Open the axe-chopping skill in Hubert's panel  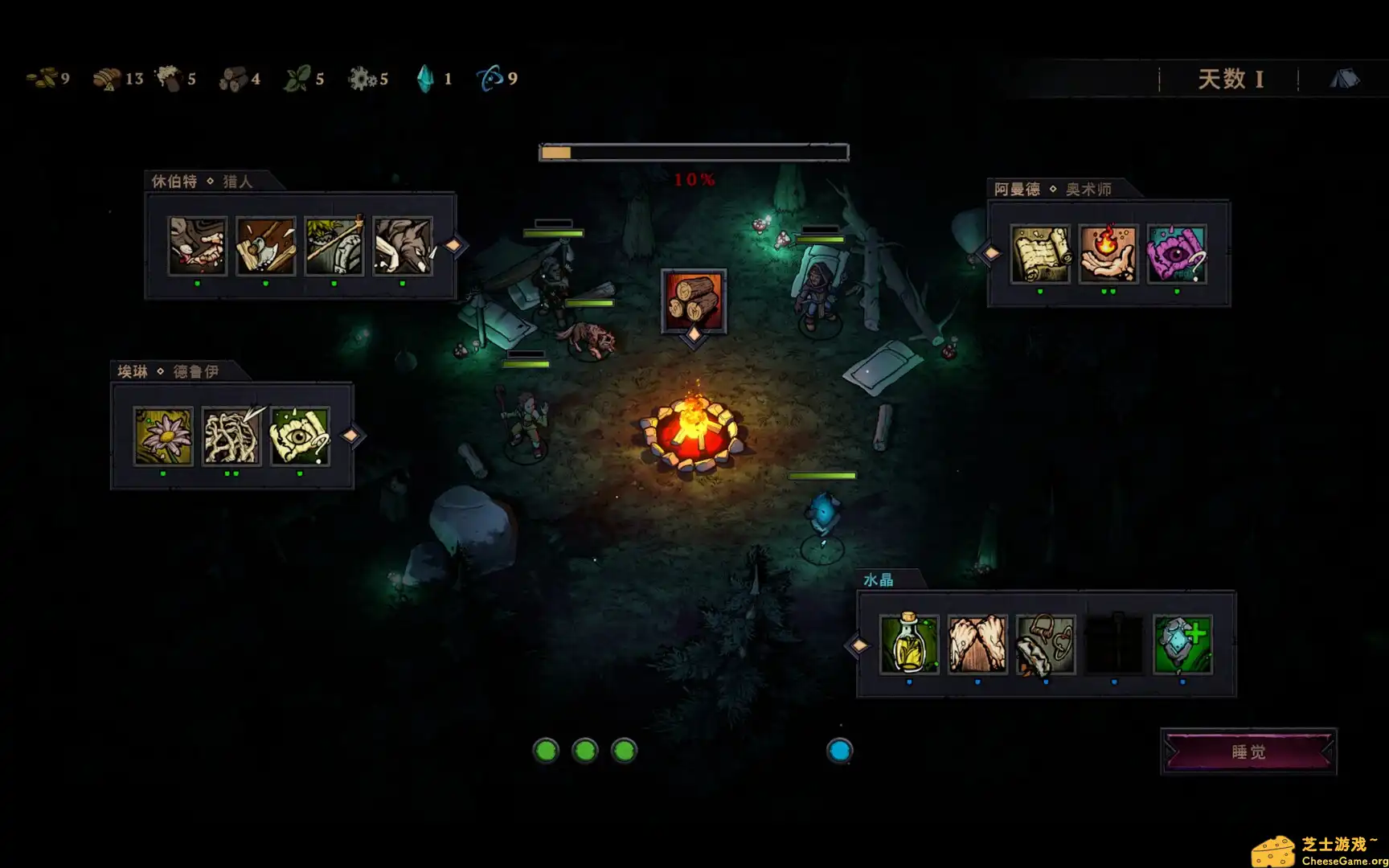tap(264, 245)
